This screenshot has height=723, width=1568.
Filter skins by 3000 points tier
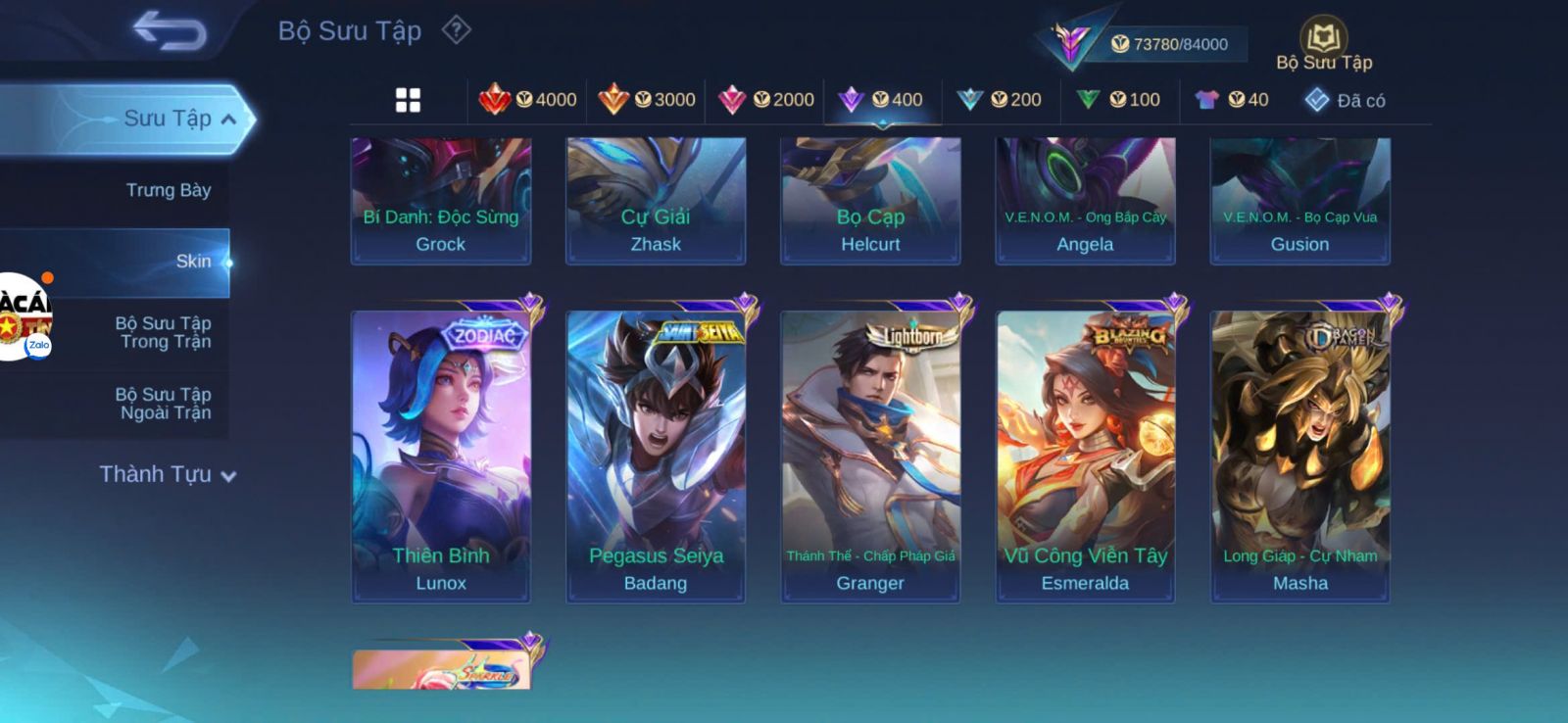(x=647, y=100)
